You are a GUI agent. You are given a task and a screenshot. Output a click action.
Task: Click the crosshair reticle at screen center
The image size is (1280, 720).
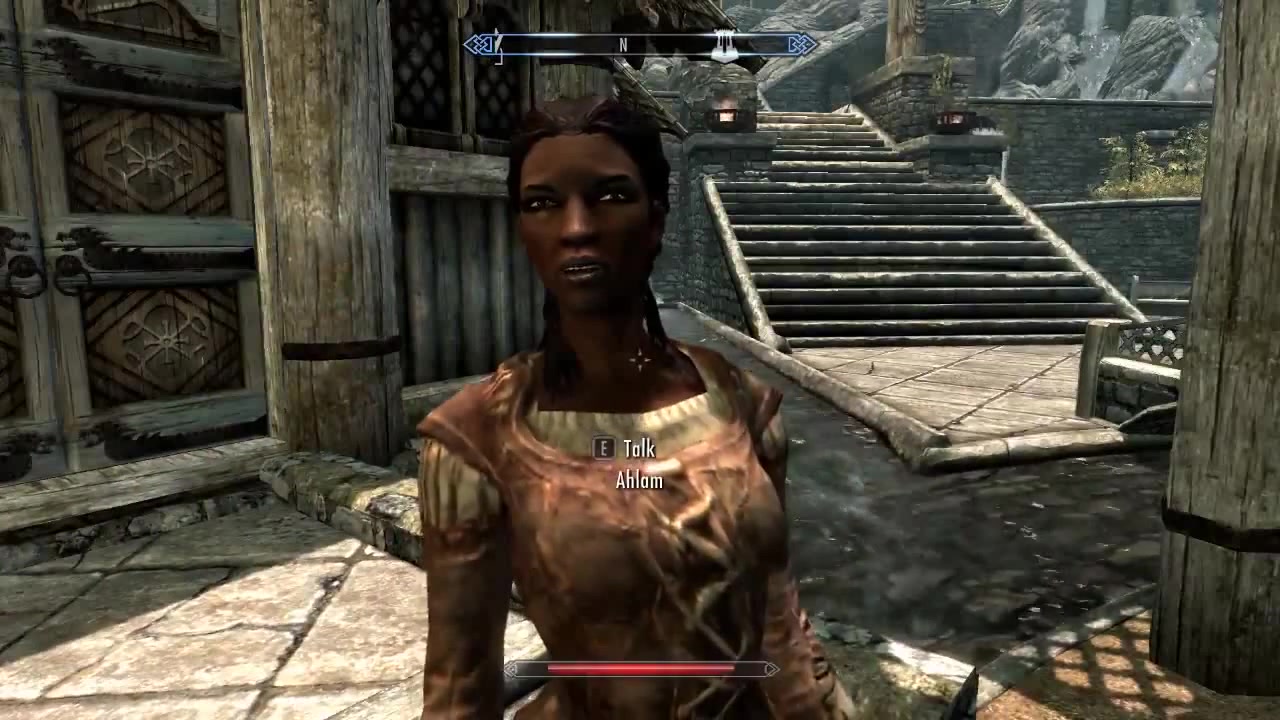[640, 360]
